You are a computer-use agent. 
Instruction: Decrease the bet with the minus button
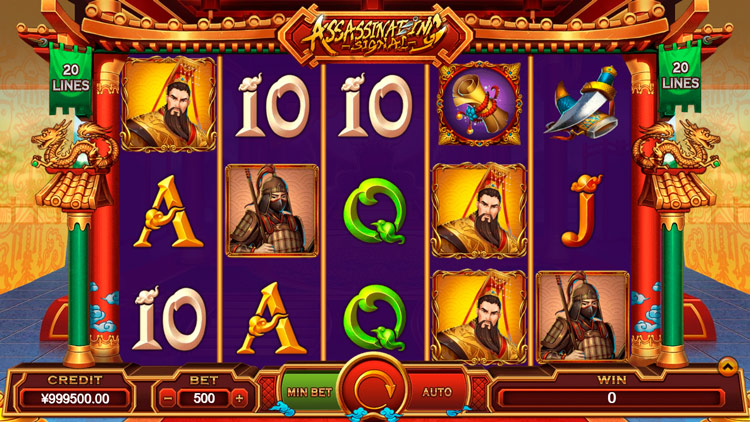coord(167,397)
